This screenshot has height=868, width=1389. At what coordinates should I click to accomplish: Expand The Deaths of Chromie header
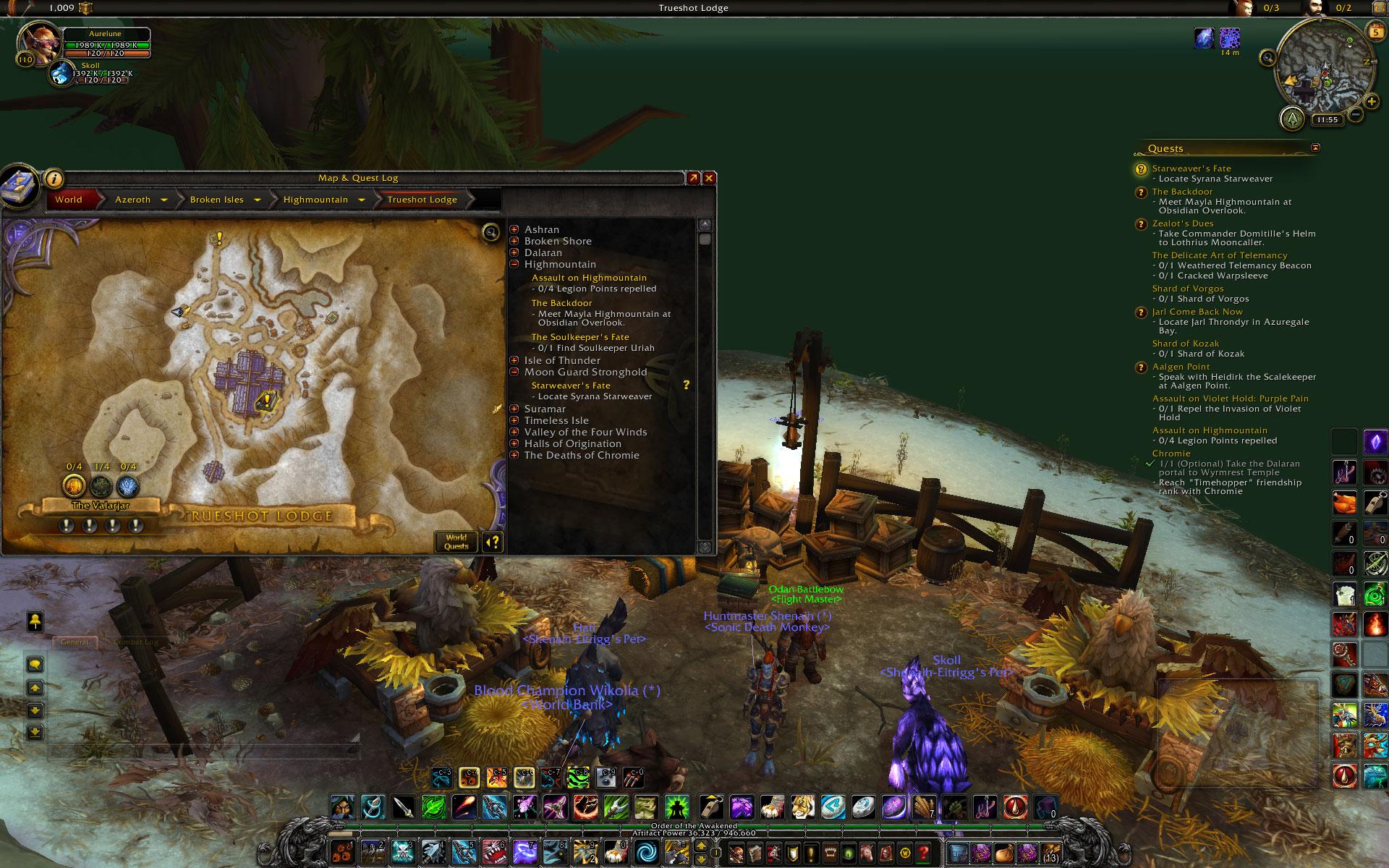514,455
